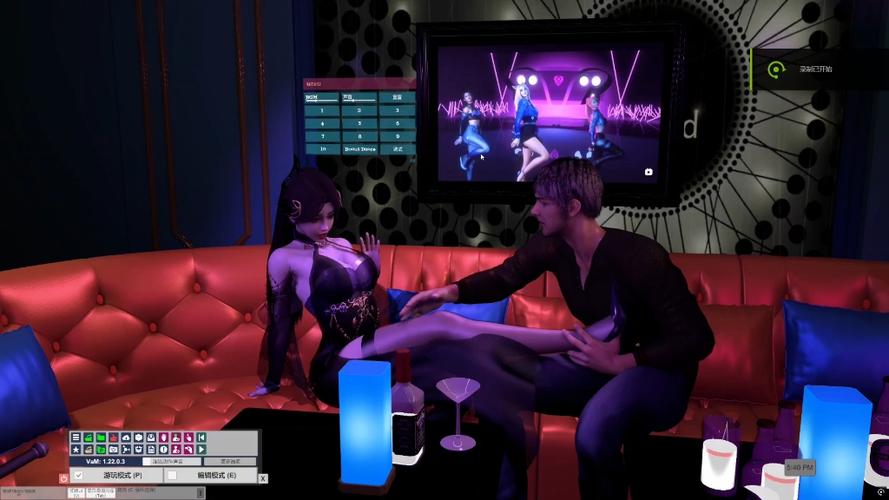The width and height of the screenshot is (889, 500).
Task: Click the camera screenshot icon
Action: point(114,449)
